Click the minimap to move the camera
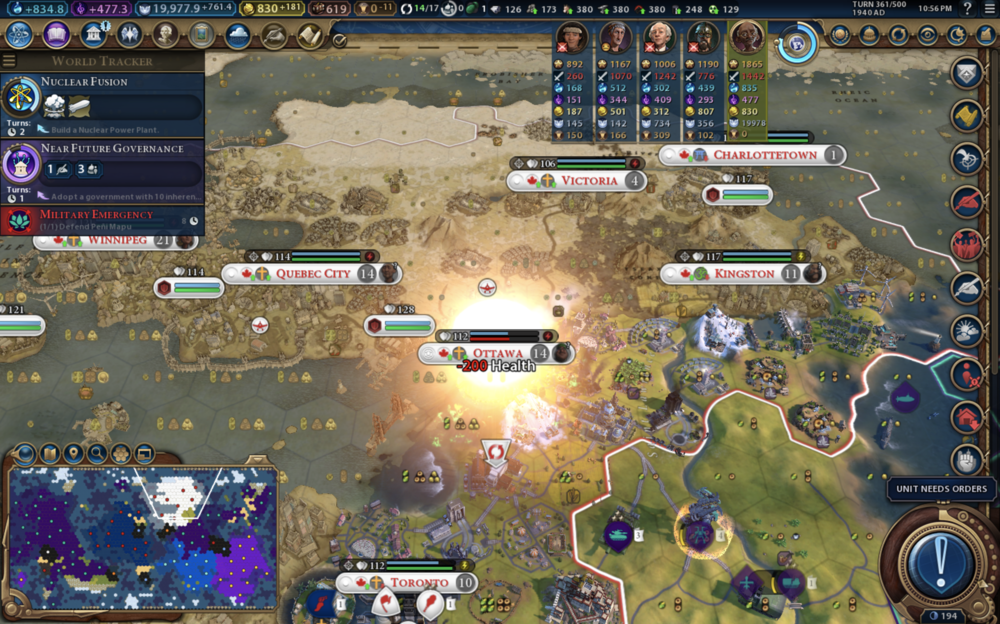The width and height of the screenshot is (1000, 624). [x=142, y=537]
